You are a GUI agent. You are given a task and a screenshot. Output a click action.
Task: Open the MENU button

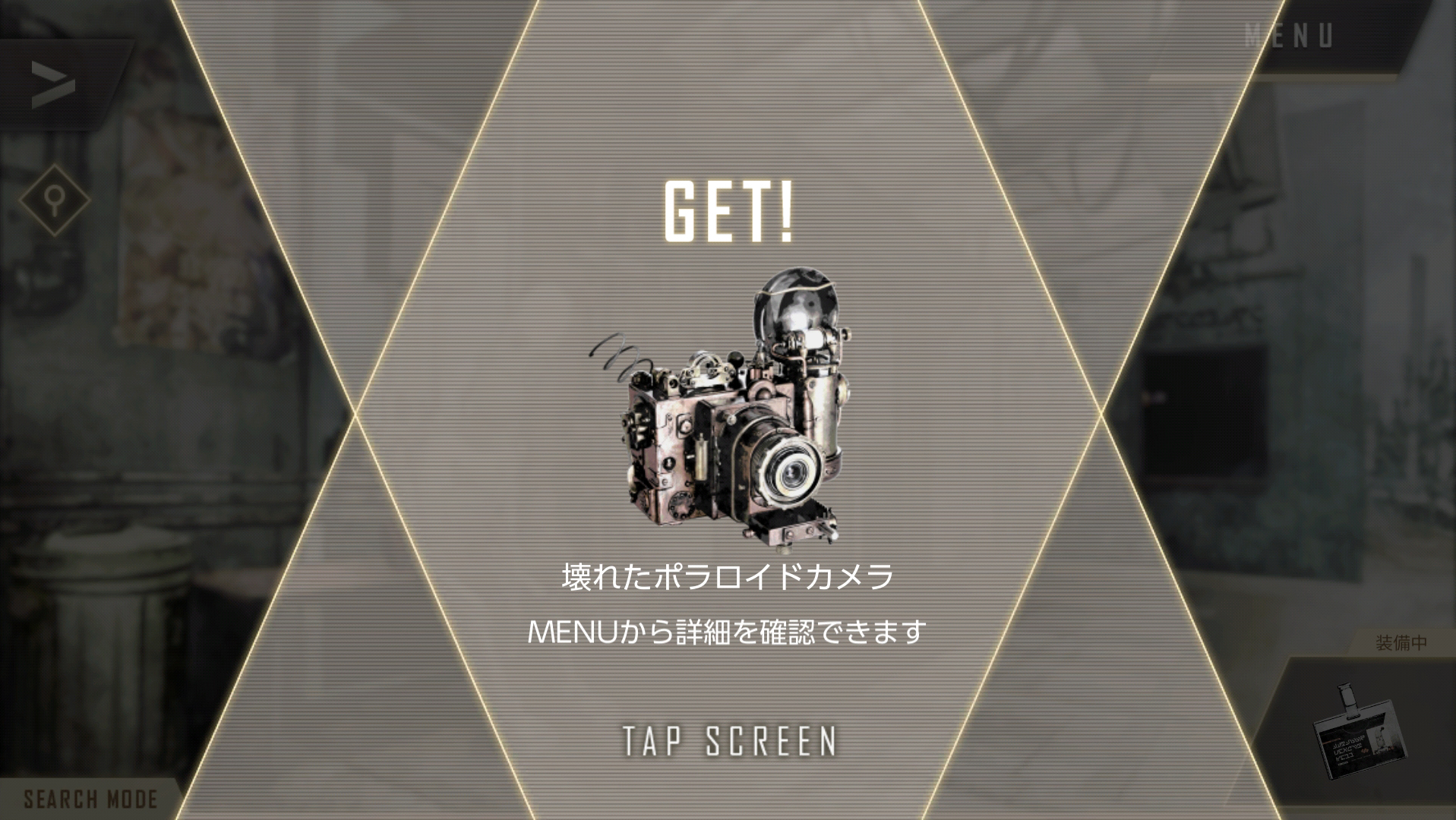click(x=1288, y=36)
